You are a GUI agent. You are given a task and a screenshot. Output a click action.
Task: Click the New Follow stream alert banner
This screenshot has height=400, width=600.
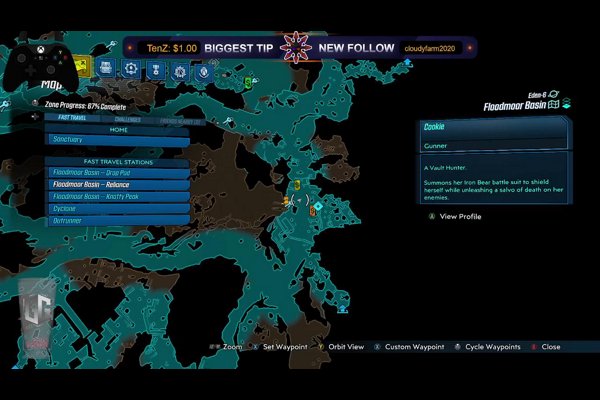coord(358,47)
